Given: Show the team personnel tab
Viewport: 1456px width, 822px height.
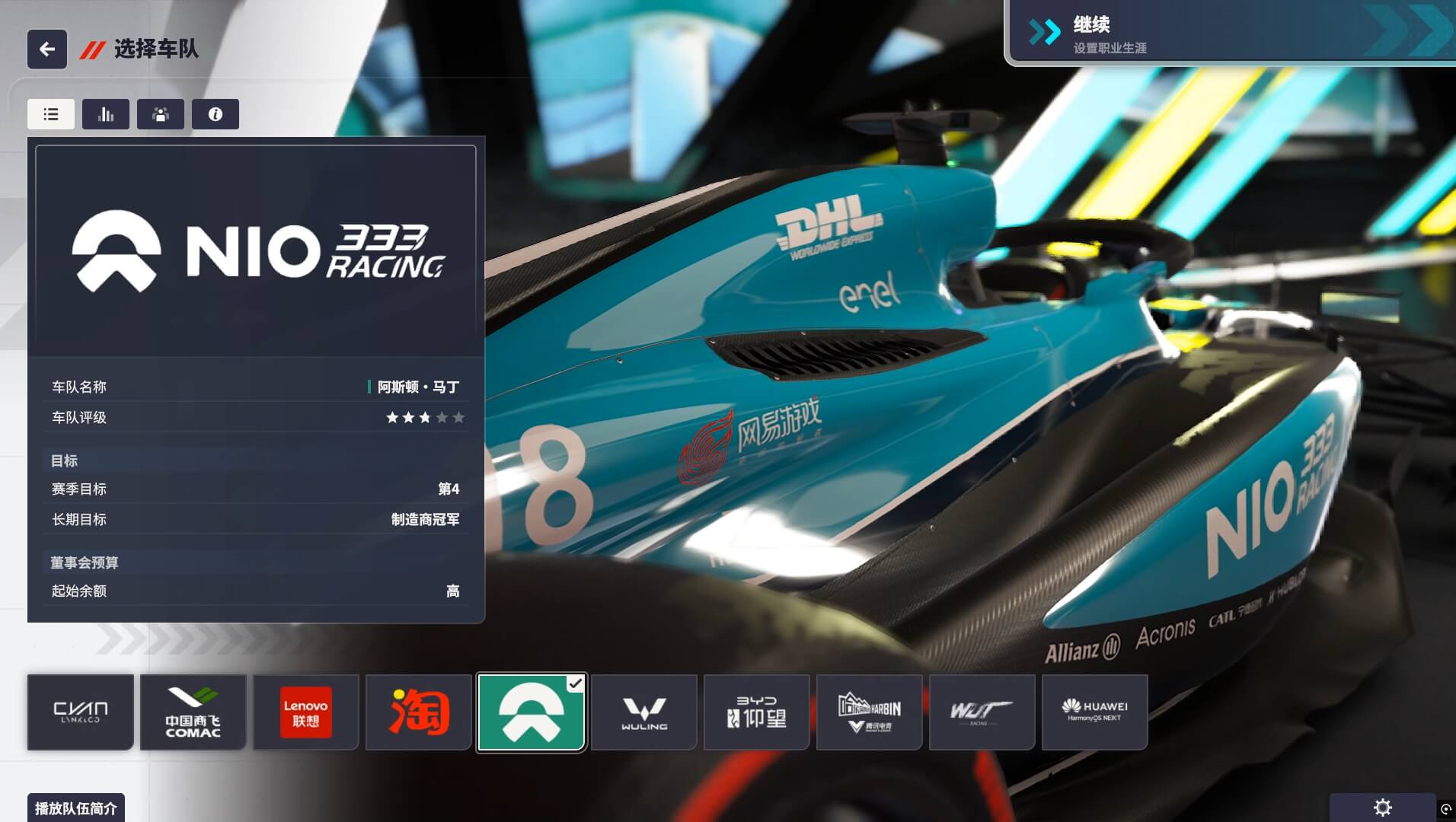Looking at the screenshot, I should [x=161, y=114].
